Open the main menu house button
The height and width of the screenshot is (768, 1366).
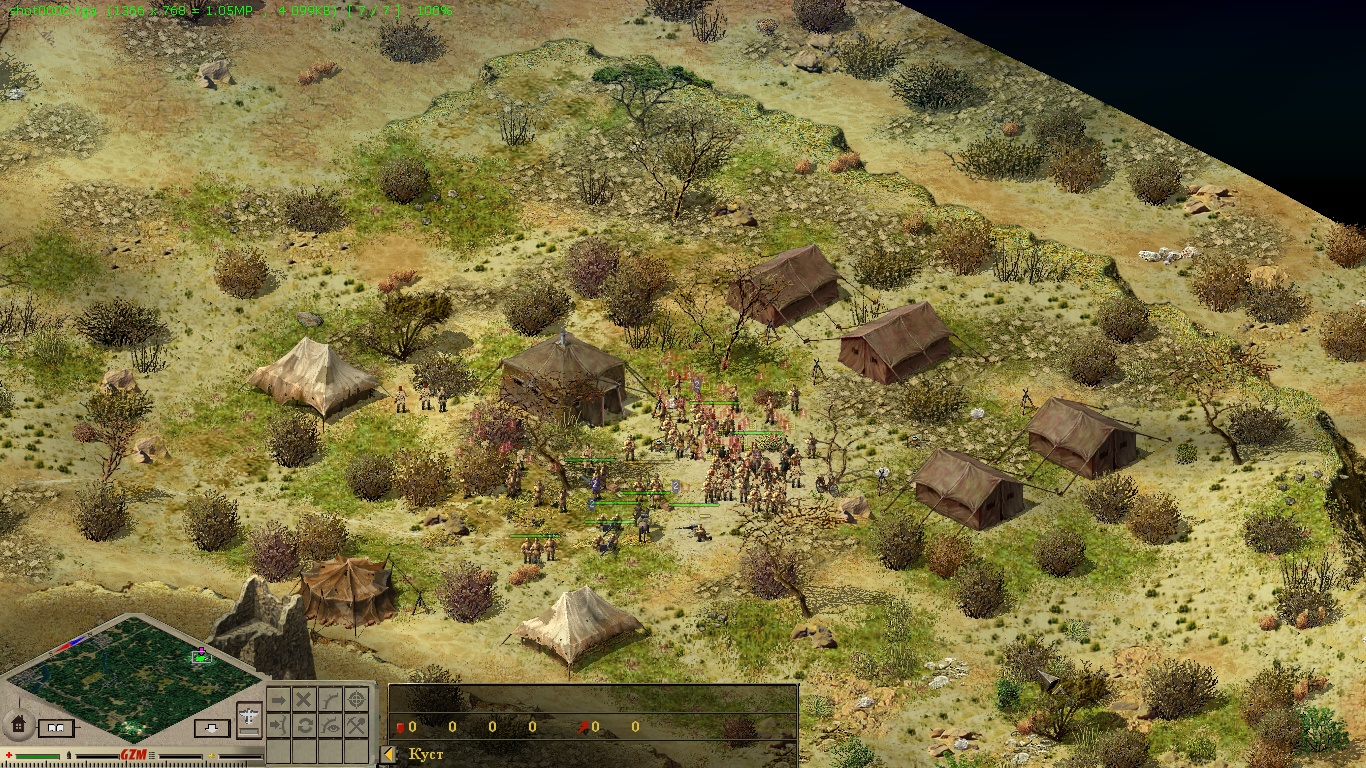pyautogui.click(x=18, y=723)
